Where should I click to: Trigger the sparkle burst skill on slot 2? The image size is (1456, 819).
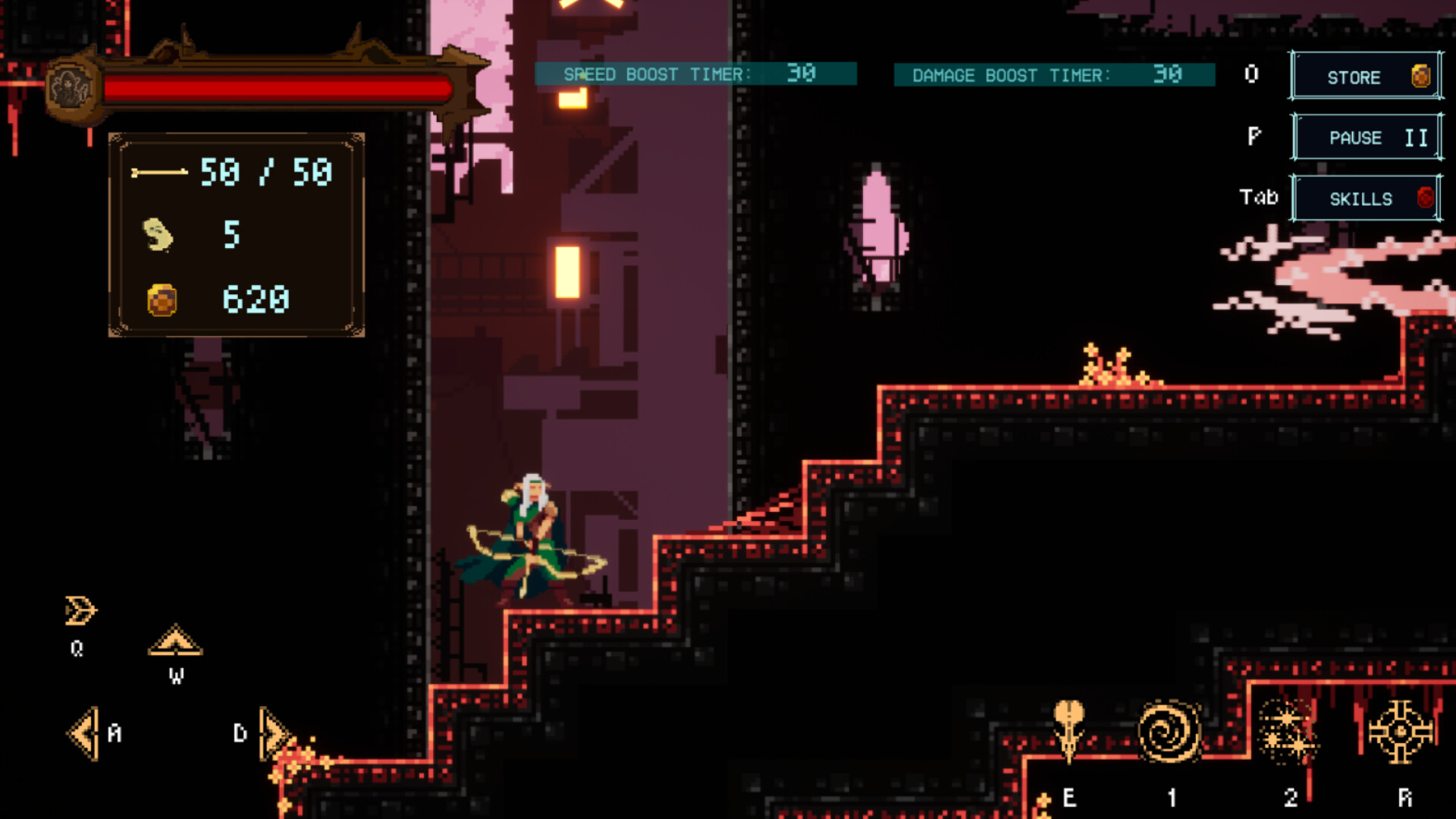(1288, 730)
